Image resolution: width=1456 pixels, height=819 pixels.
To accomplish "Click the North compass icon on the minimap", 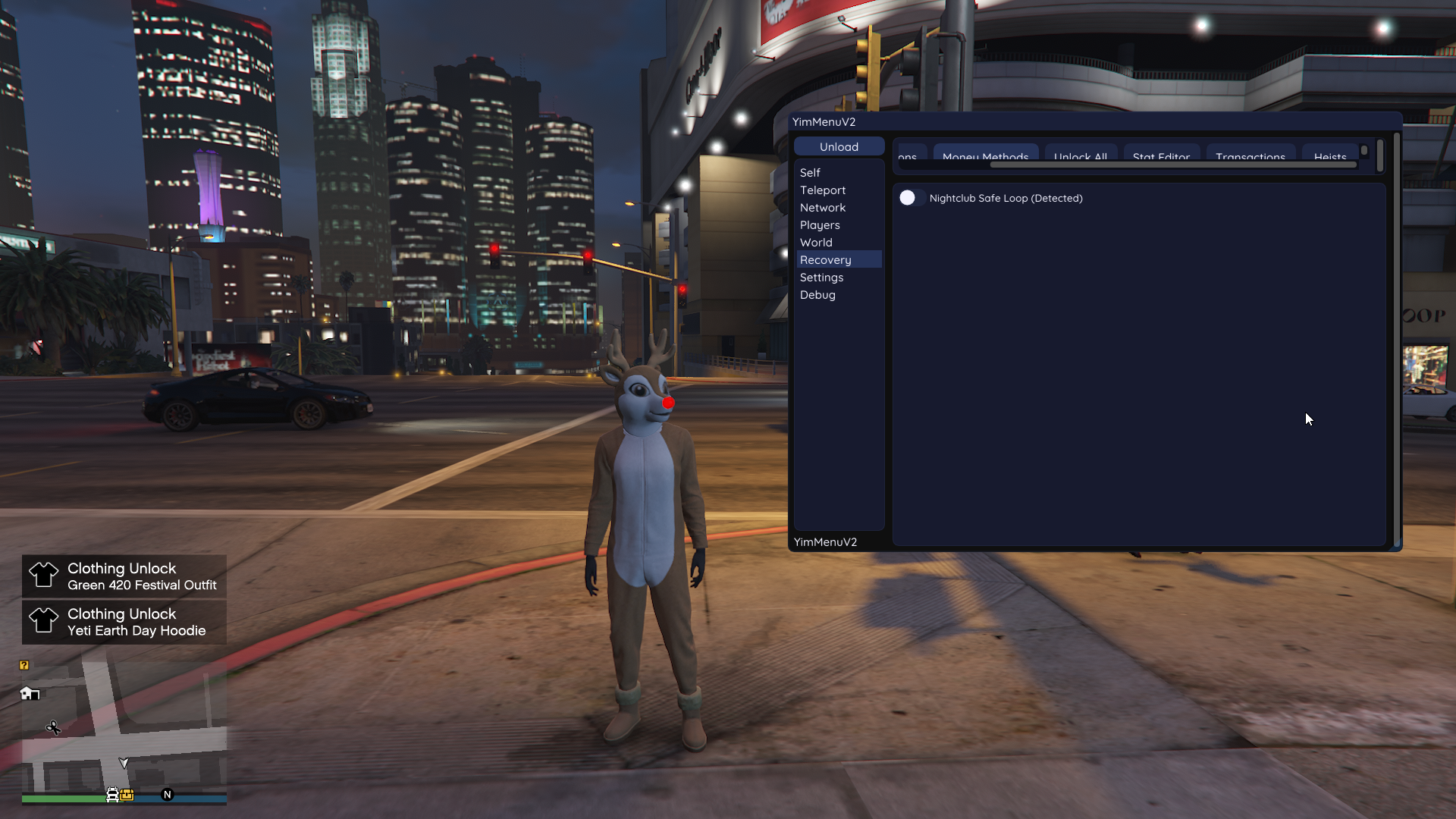I will pos(167,795).
